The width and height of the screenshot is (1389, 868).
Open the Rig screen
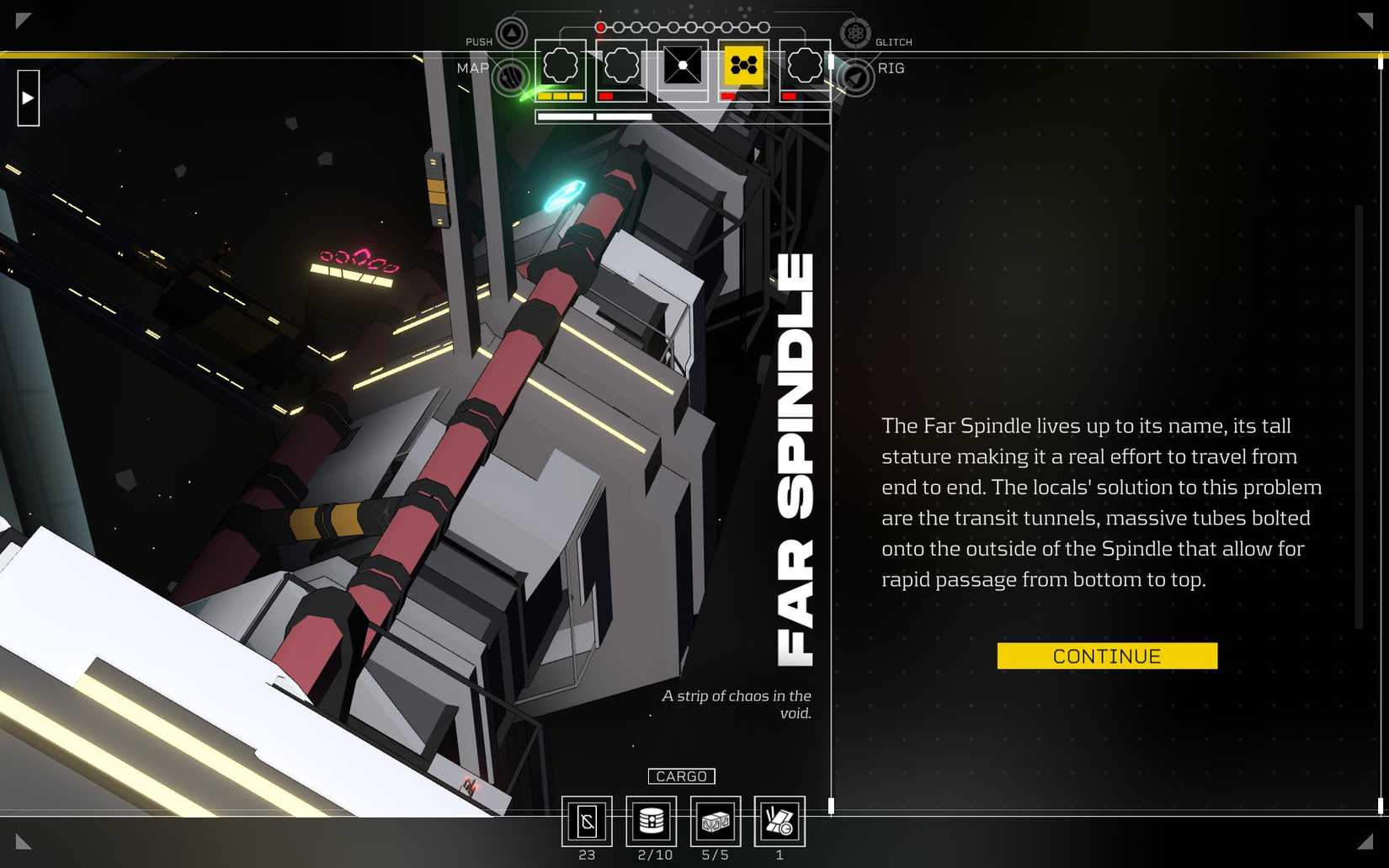click(x=855, y=77)
